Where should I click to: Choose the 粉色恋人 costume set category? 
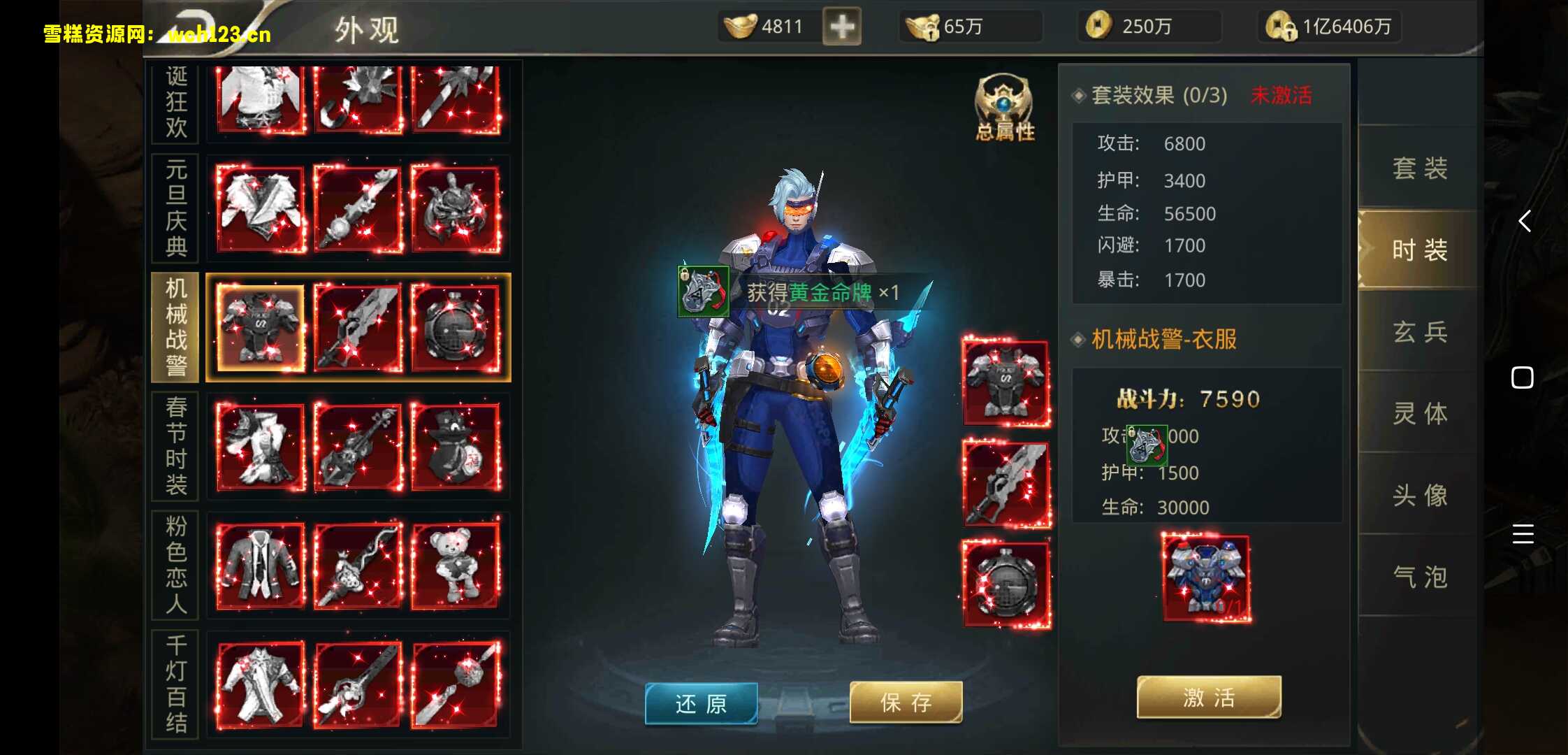tap(176, 565)
